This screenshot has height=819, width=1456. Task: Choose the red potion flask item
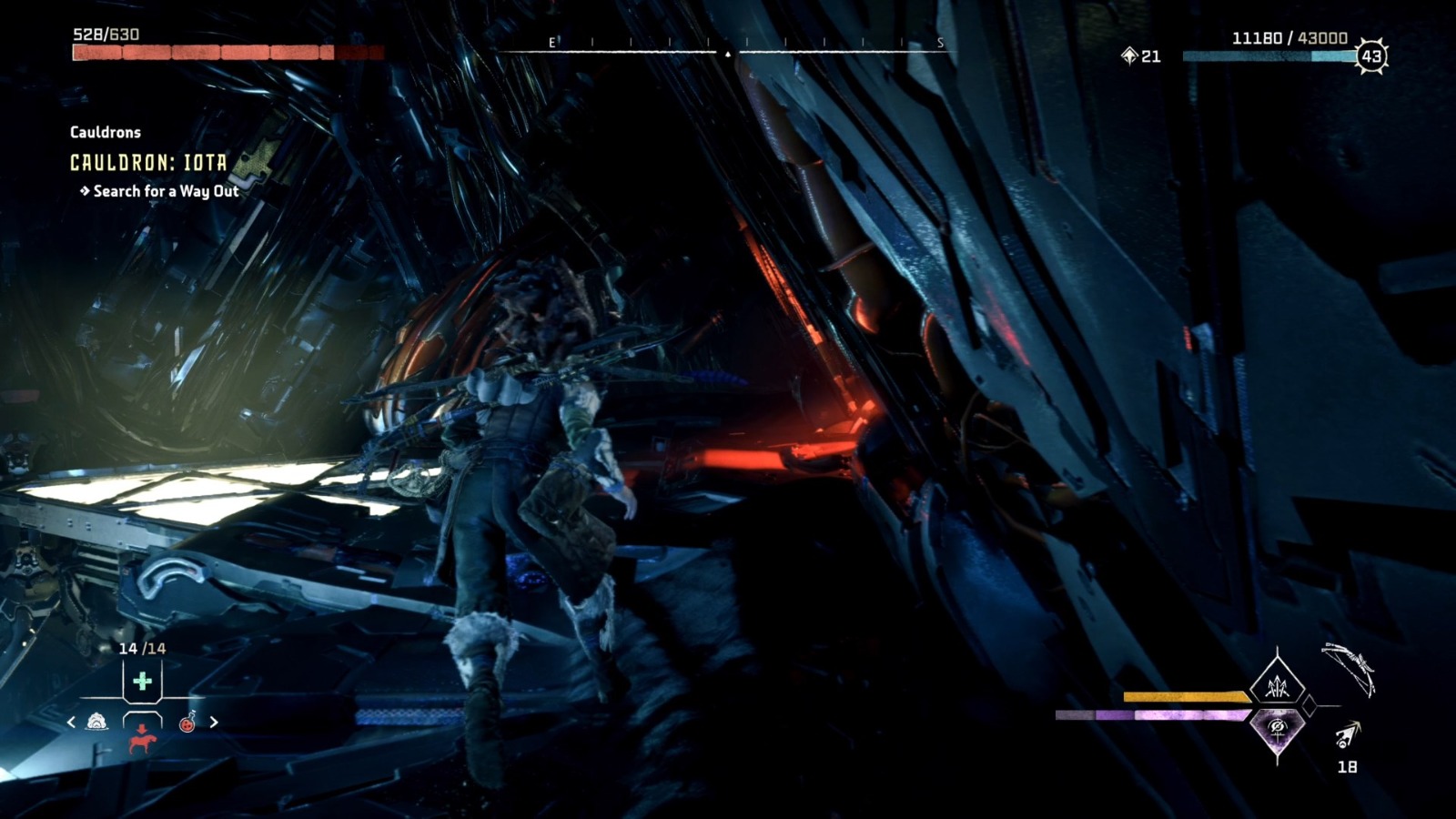[x=187, y=723]
